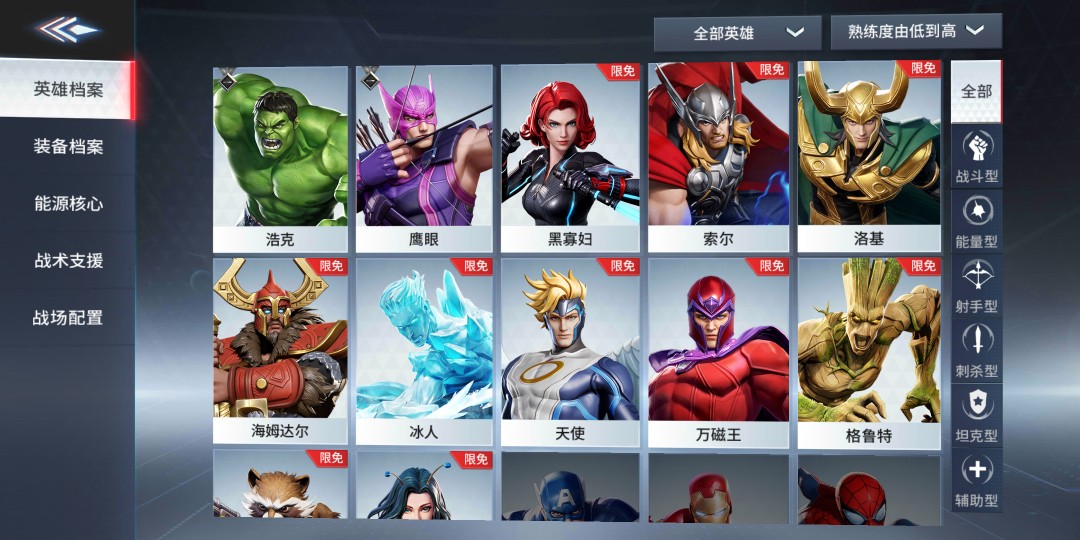Show 全部 all hero classes
Image resolution: width=1080 pixels, height=540 pixels.
tap(976, 92)
